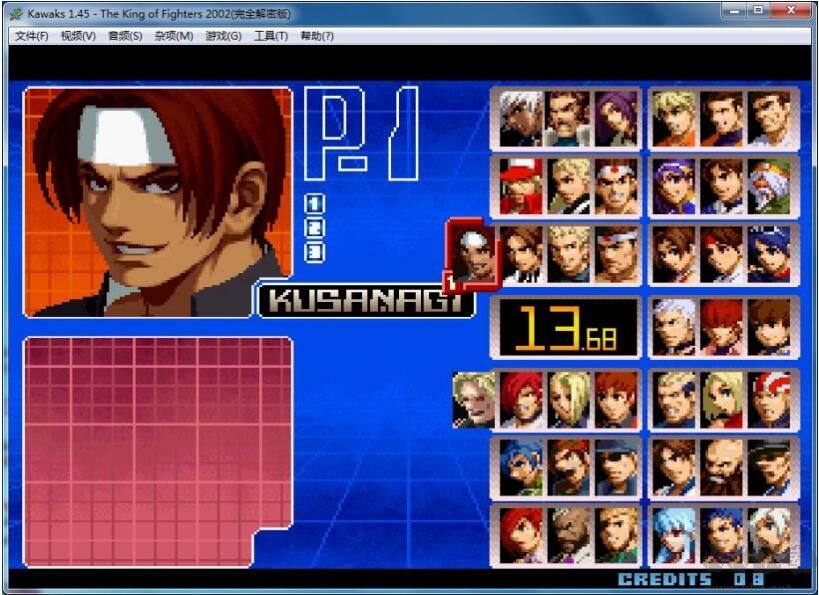Viewport: 819px width, 595px height.
Task: Select purple-haired Whip portrait
Action: tap(617, 118)
